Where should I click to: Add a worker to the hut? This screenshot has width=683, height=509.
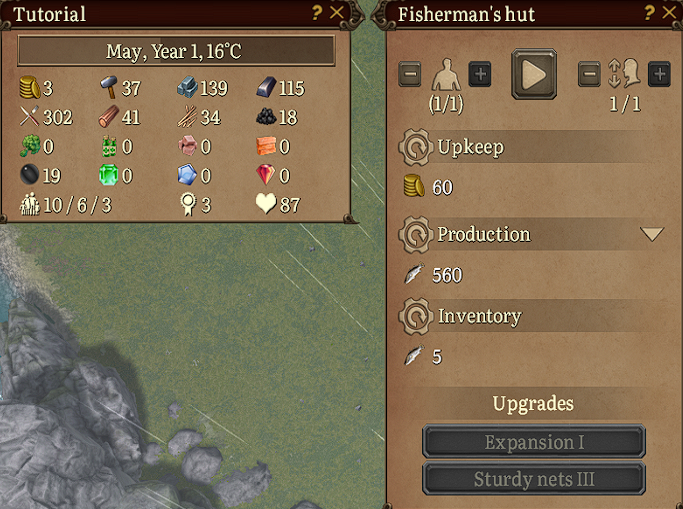coord(480,74)
